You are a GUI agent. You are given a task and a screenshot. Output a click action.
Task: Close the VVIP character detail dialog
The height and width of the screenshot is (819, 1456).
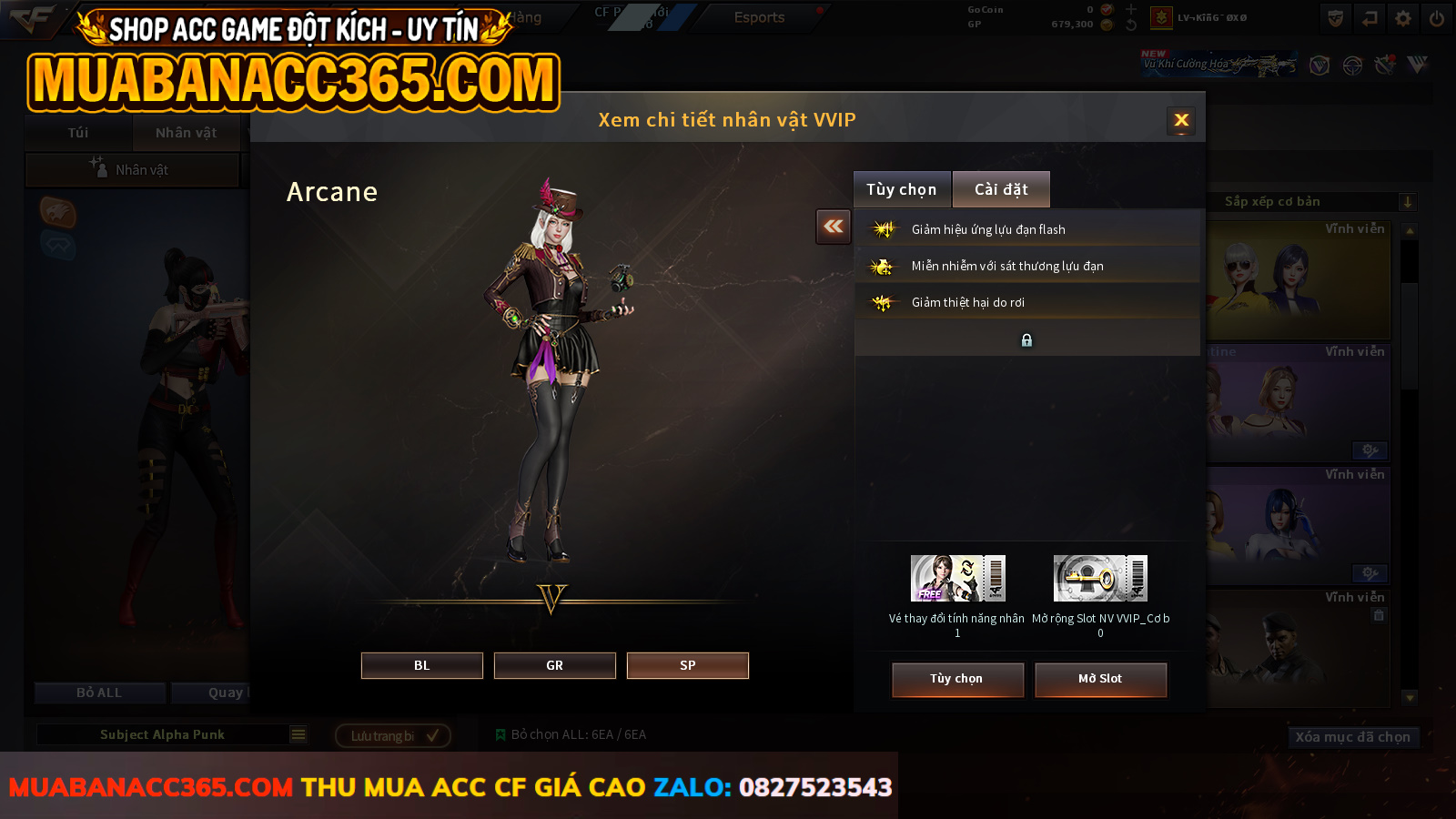coord(1181,120)
